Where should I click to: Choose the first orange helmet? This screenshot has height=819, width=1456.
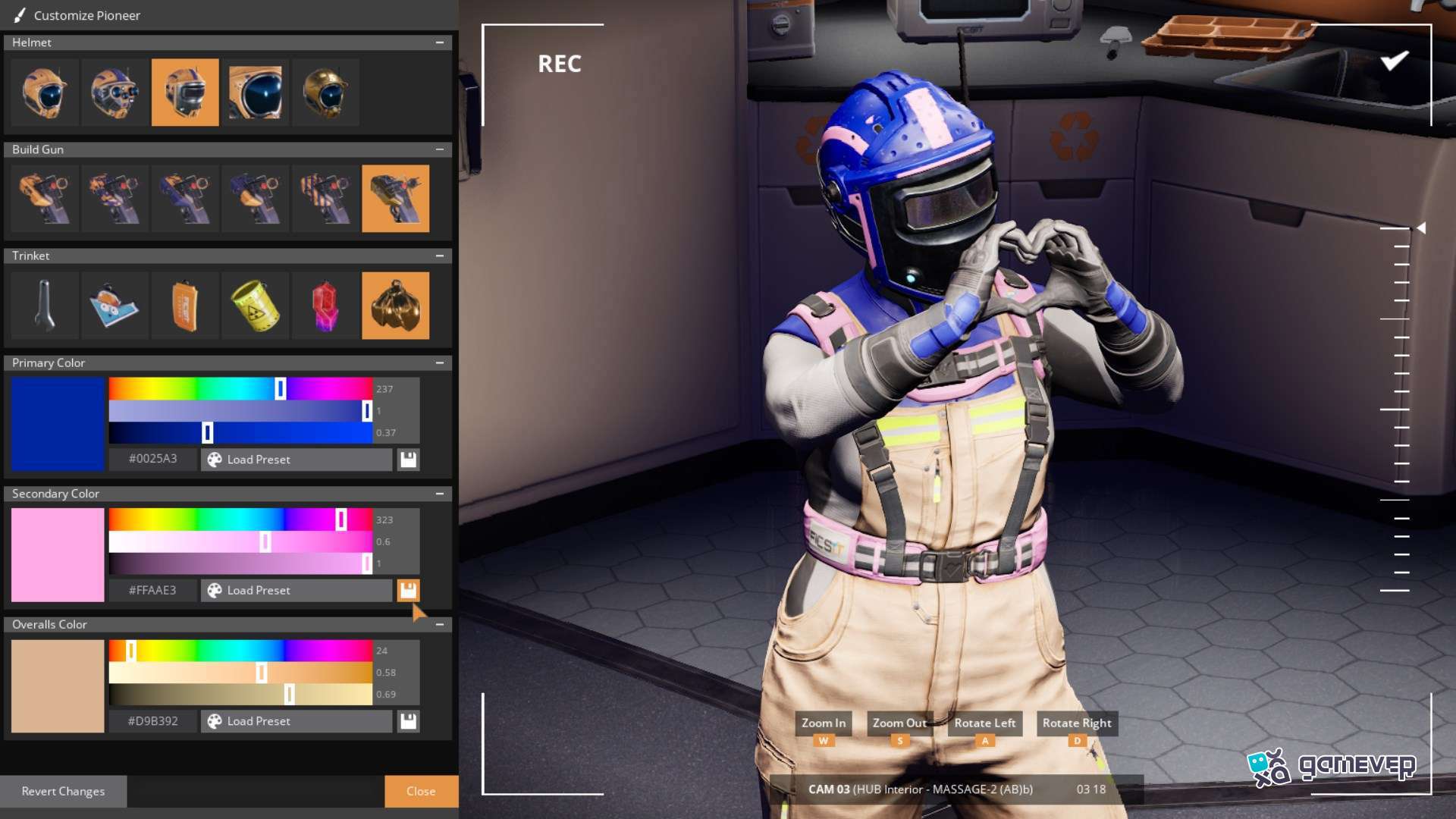coord(45,93)
